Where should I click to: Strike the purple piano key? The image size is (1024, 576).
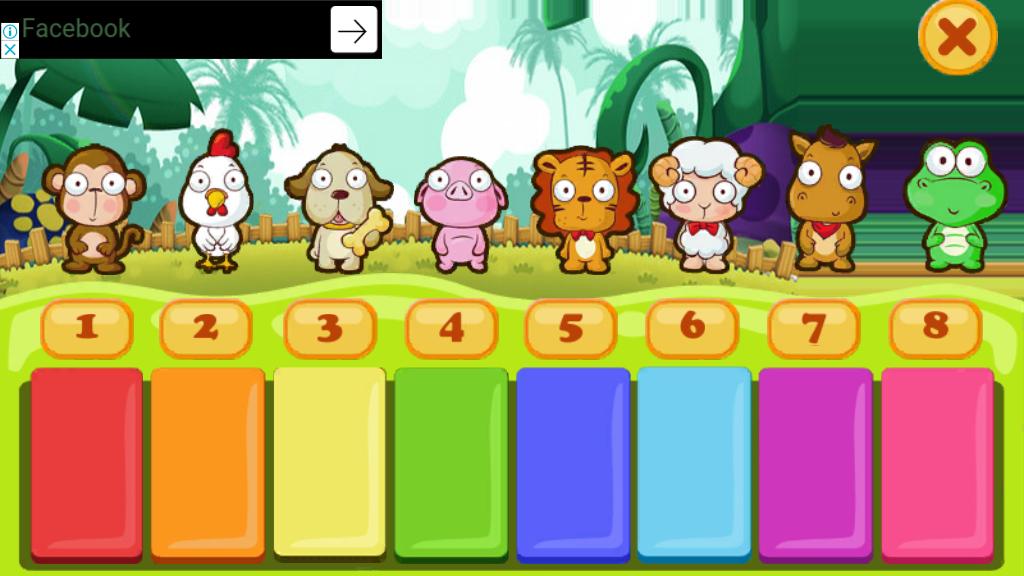[x=815, y=460]
